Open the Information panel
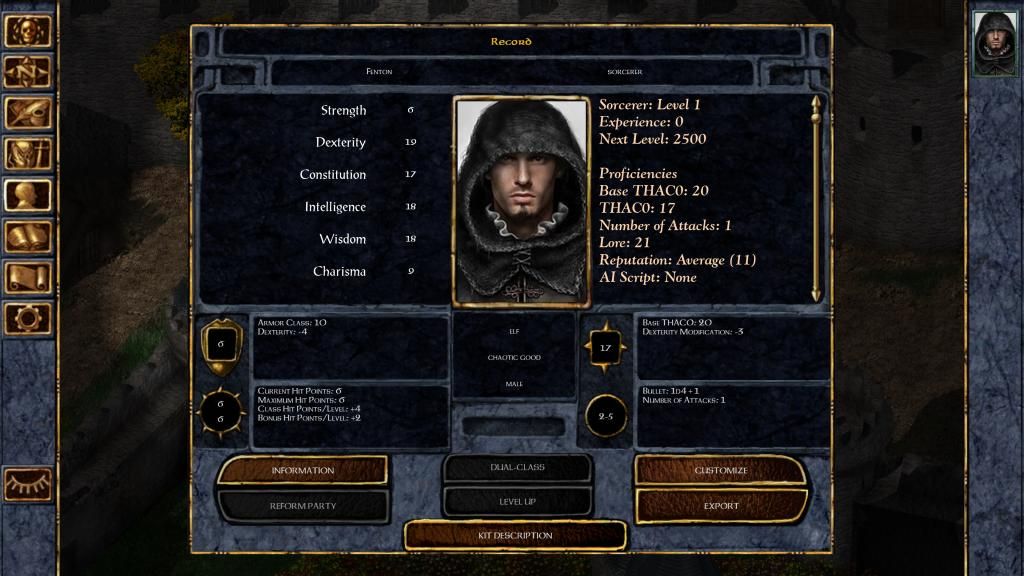The height and width of the screenshot is (576, 1024). coord(302,470)
